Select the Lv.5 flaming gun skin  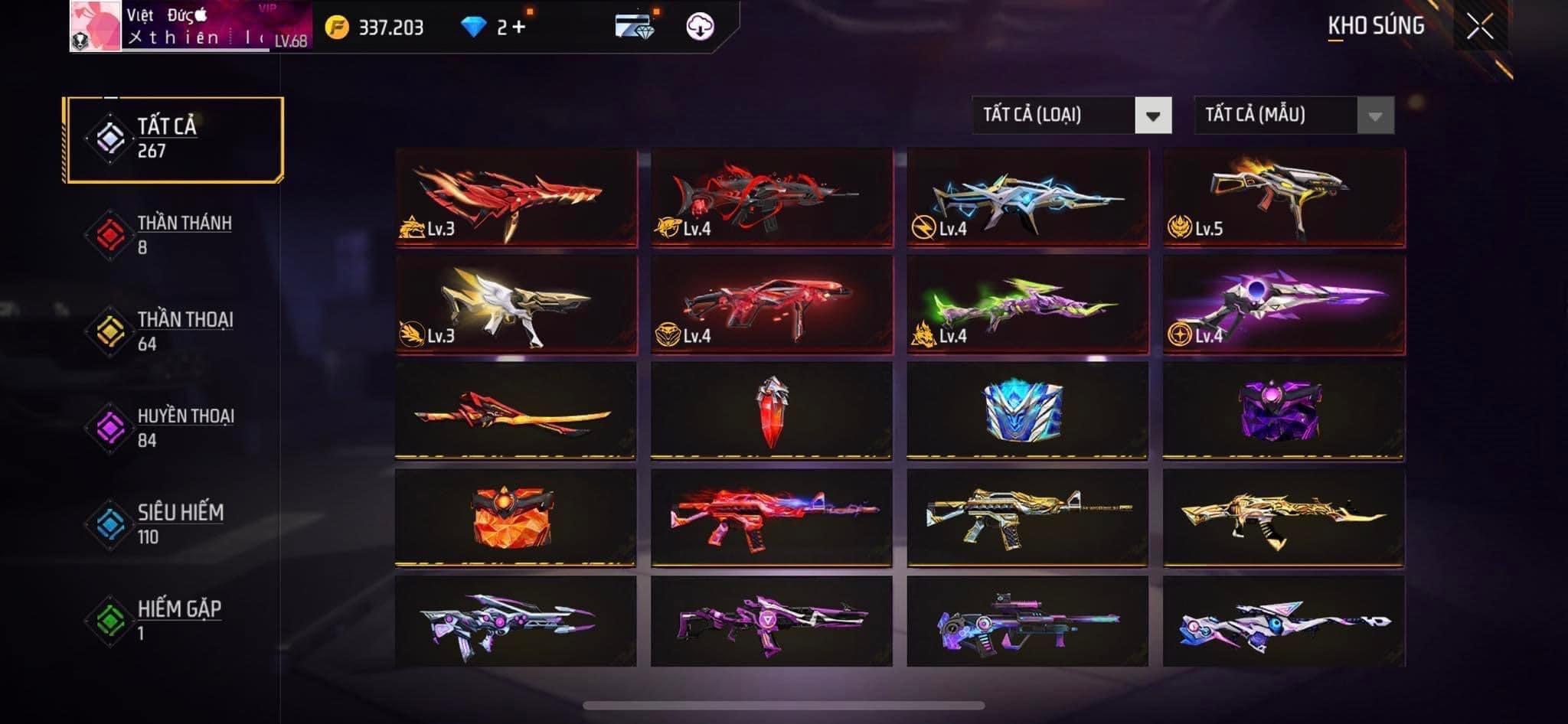click(1284, 197)
